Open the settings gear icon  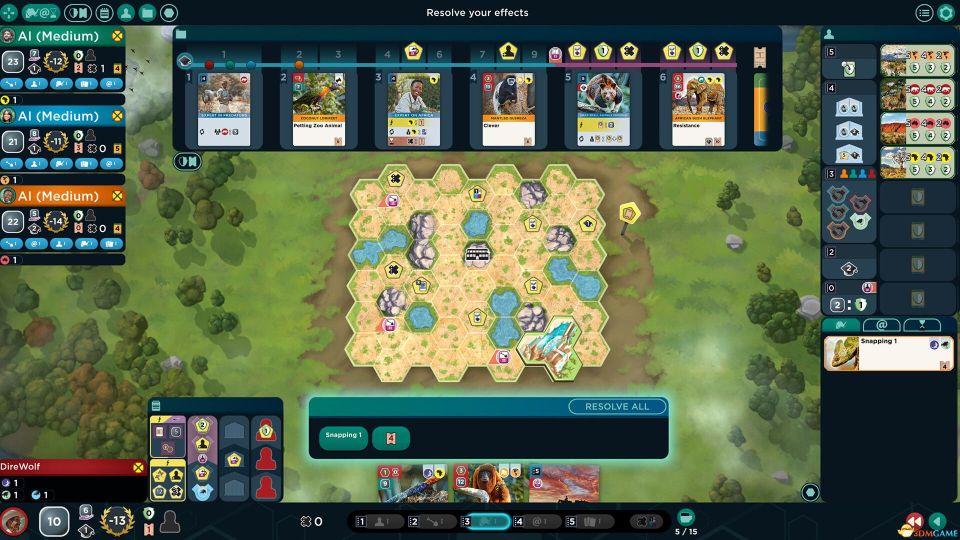[x=946, y=13]
